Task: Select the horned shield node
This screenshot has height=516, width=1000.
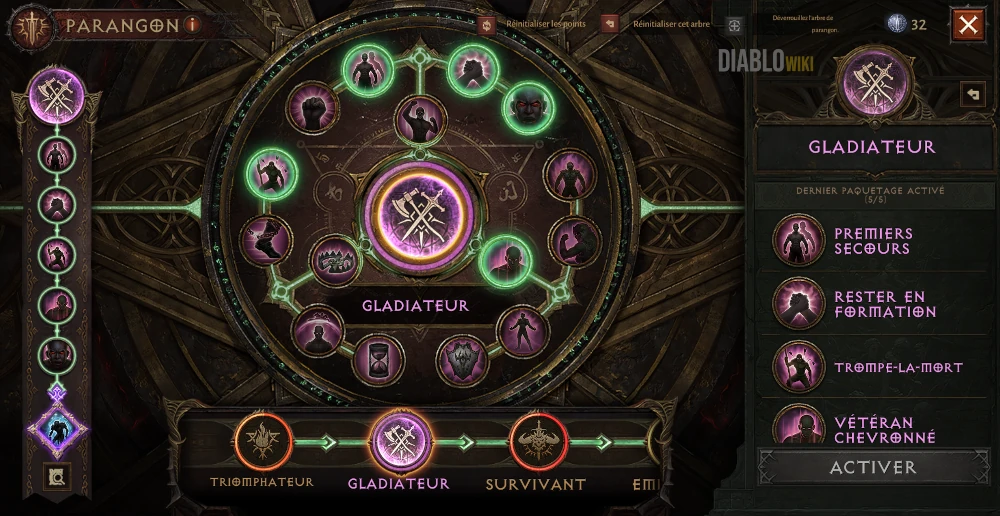Action: pyautogui.click(x=462, y=360)
